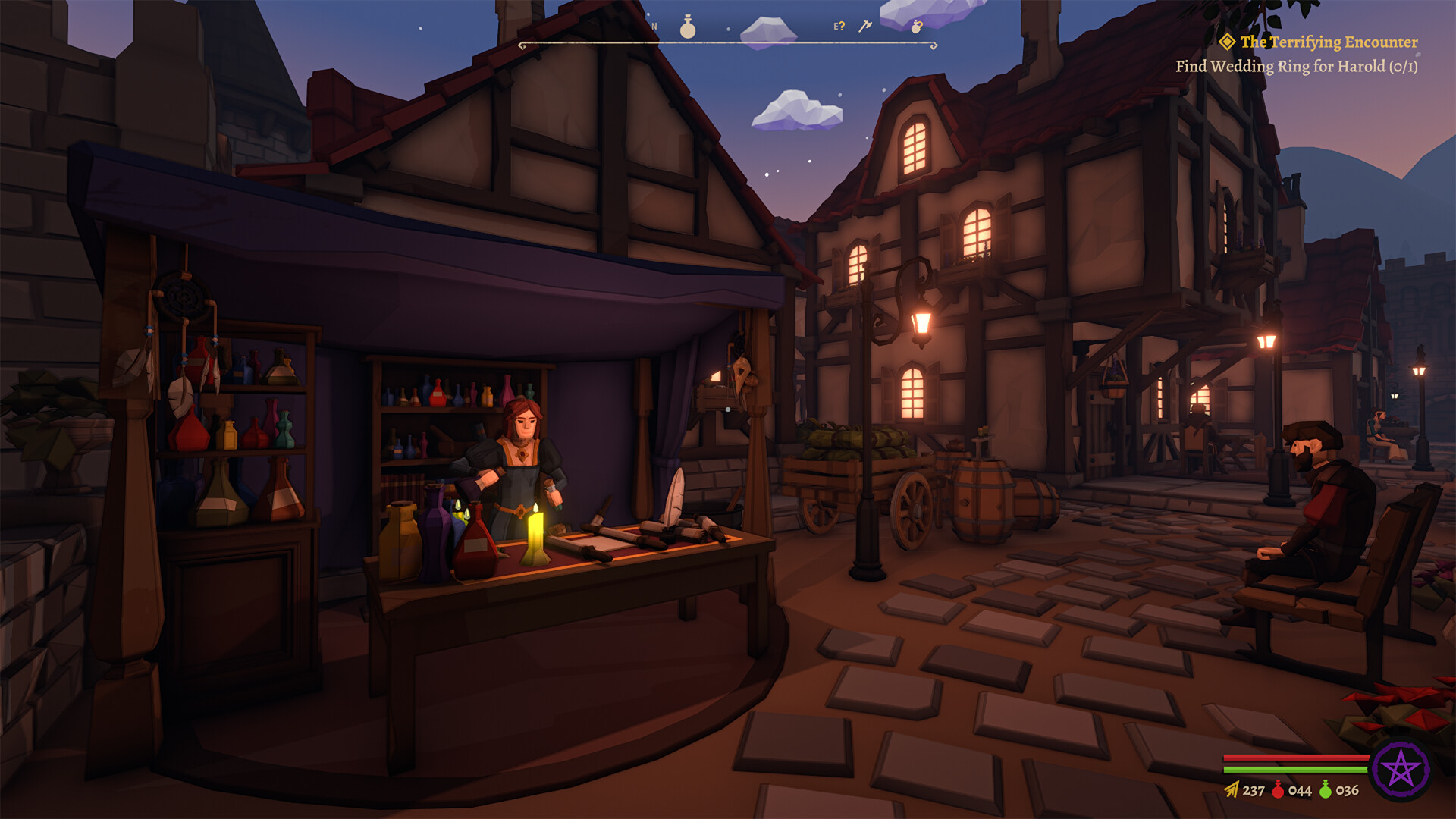Image resolution: width=1456 pixels, height=819 pixels.
Task: Click the green potion icon showing 036
Action: [1326, 789]
